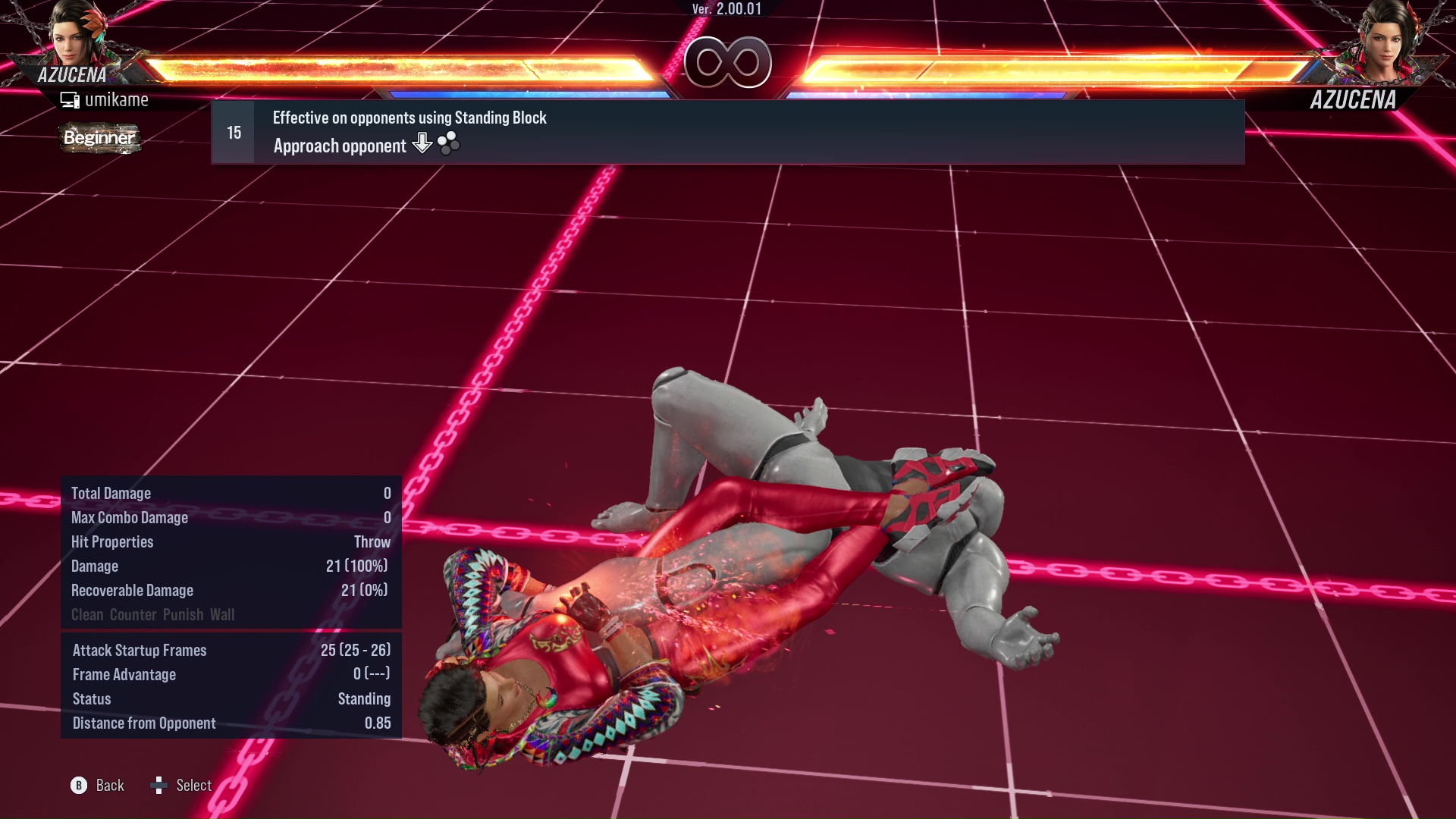This screenshot has width=1456, height=819.
Task: Click the Beginner rank emblem
Action: tap(99, 139)
